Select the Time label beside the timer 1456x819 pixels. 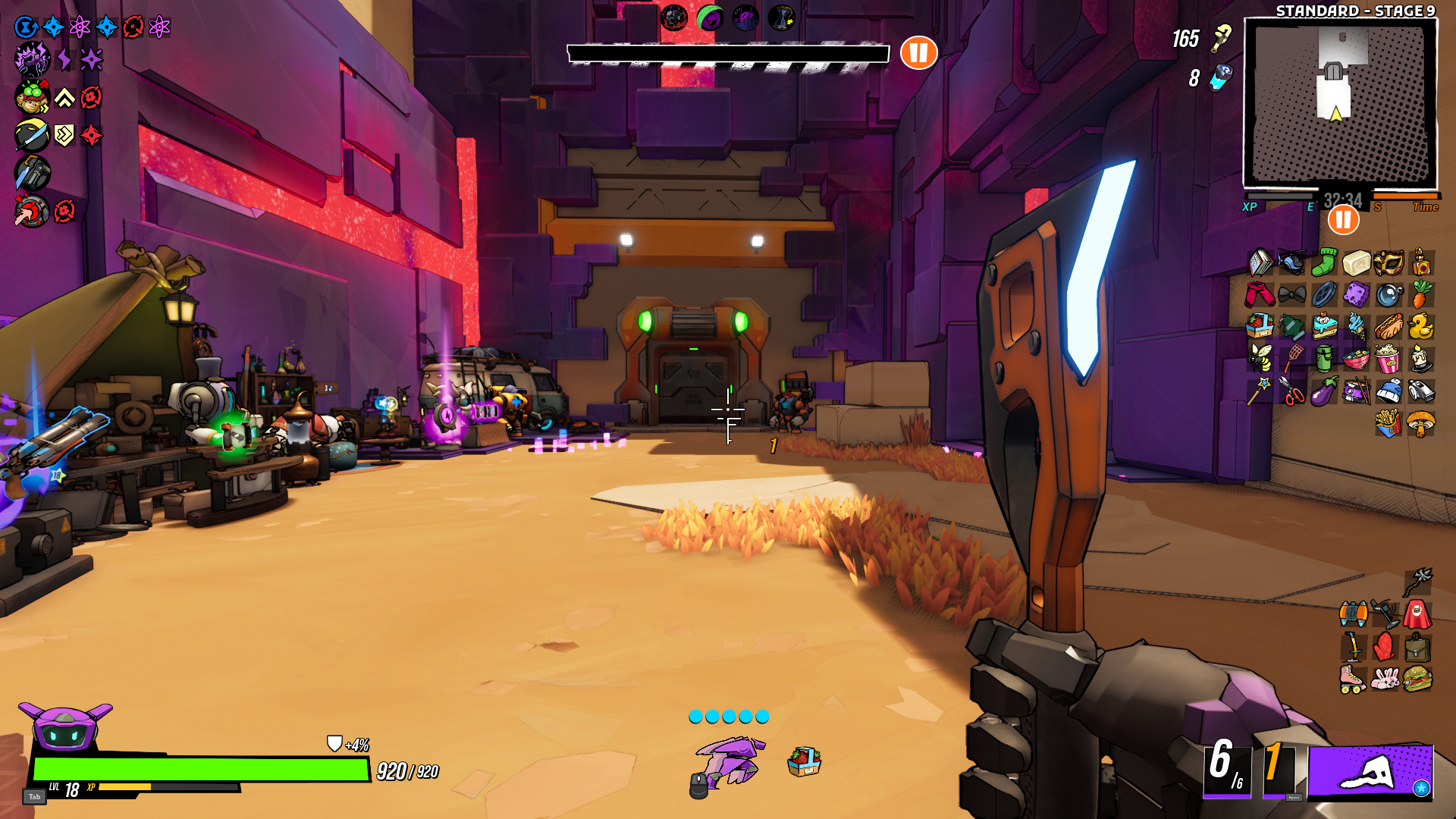tap(1424, 206)
